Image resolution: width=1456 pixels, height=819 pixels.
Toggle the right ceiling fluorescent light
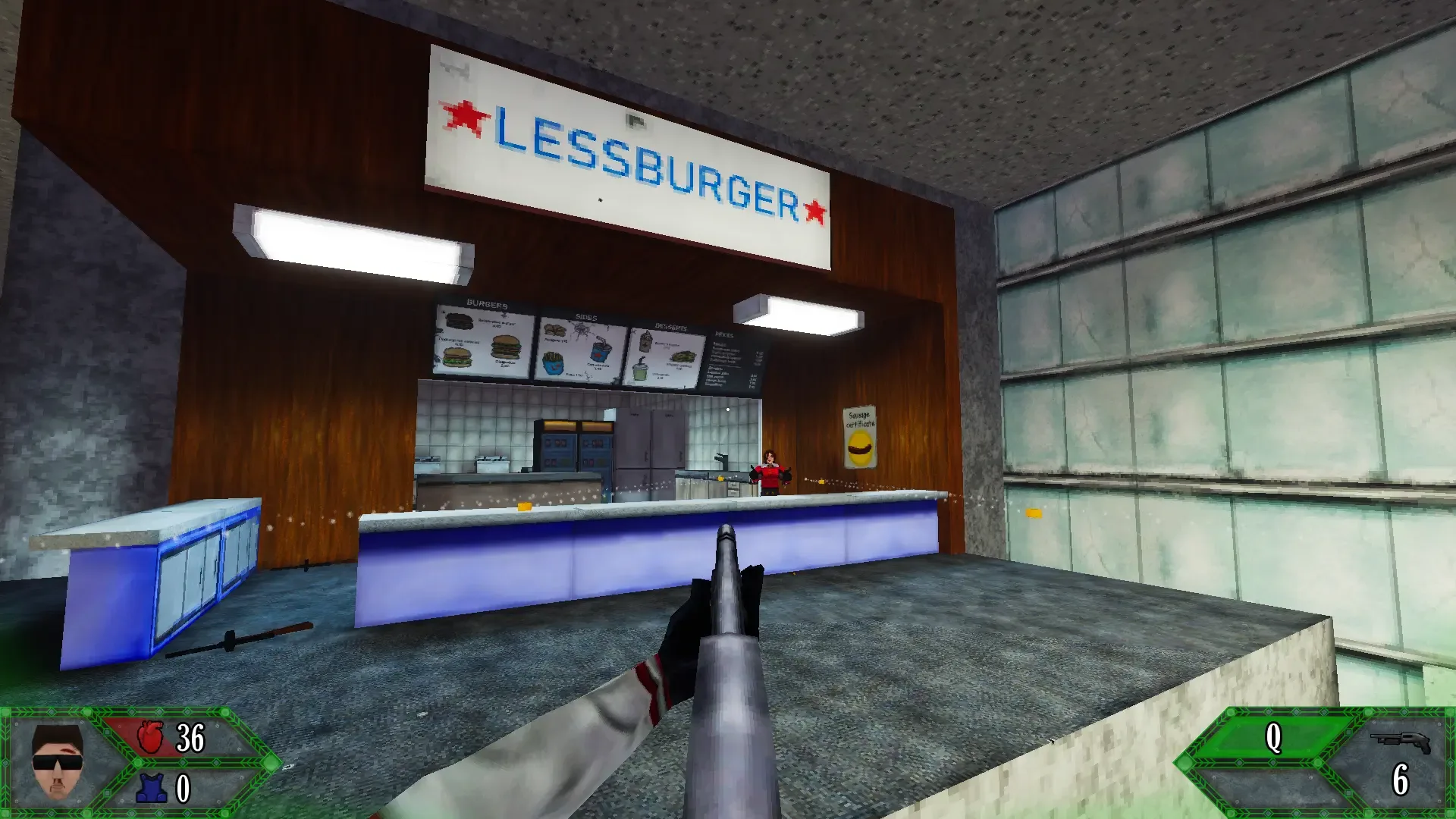click(796, 315)
